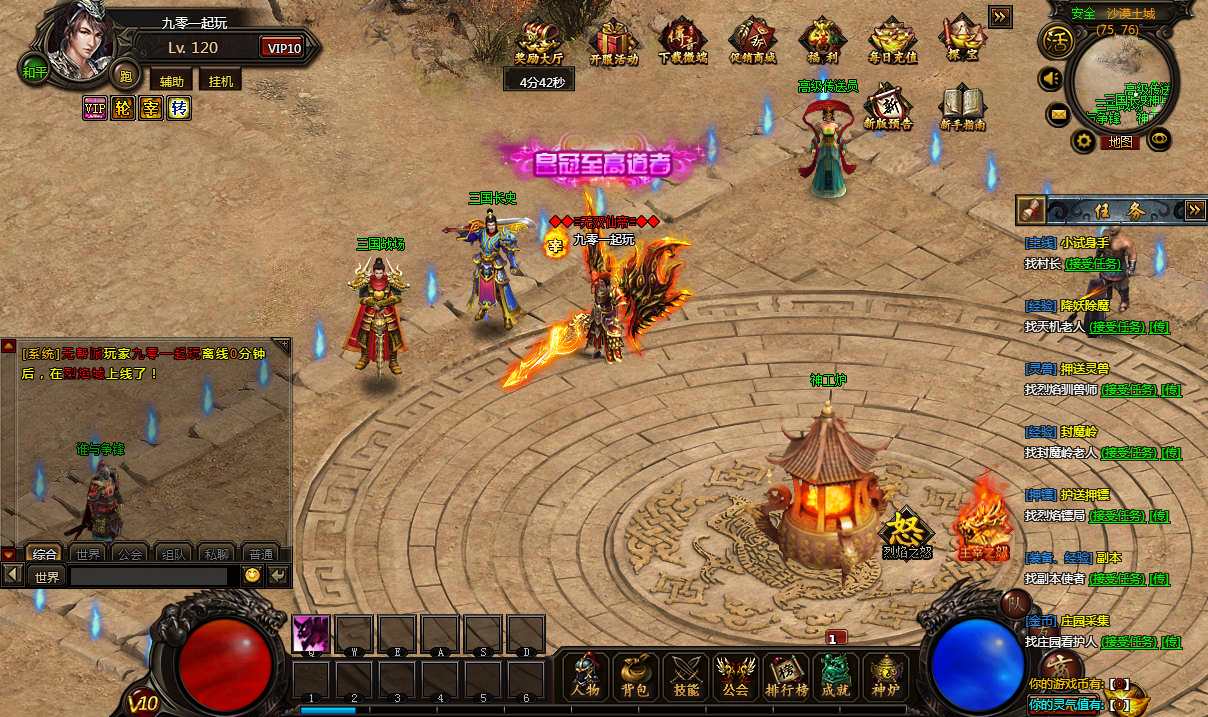Open the 地图 map button under minimap
1208x717 pixels.
coord(1120,142)
